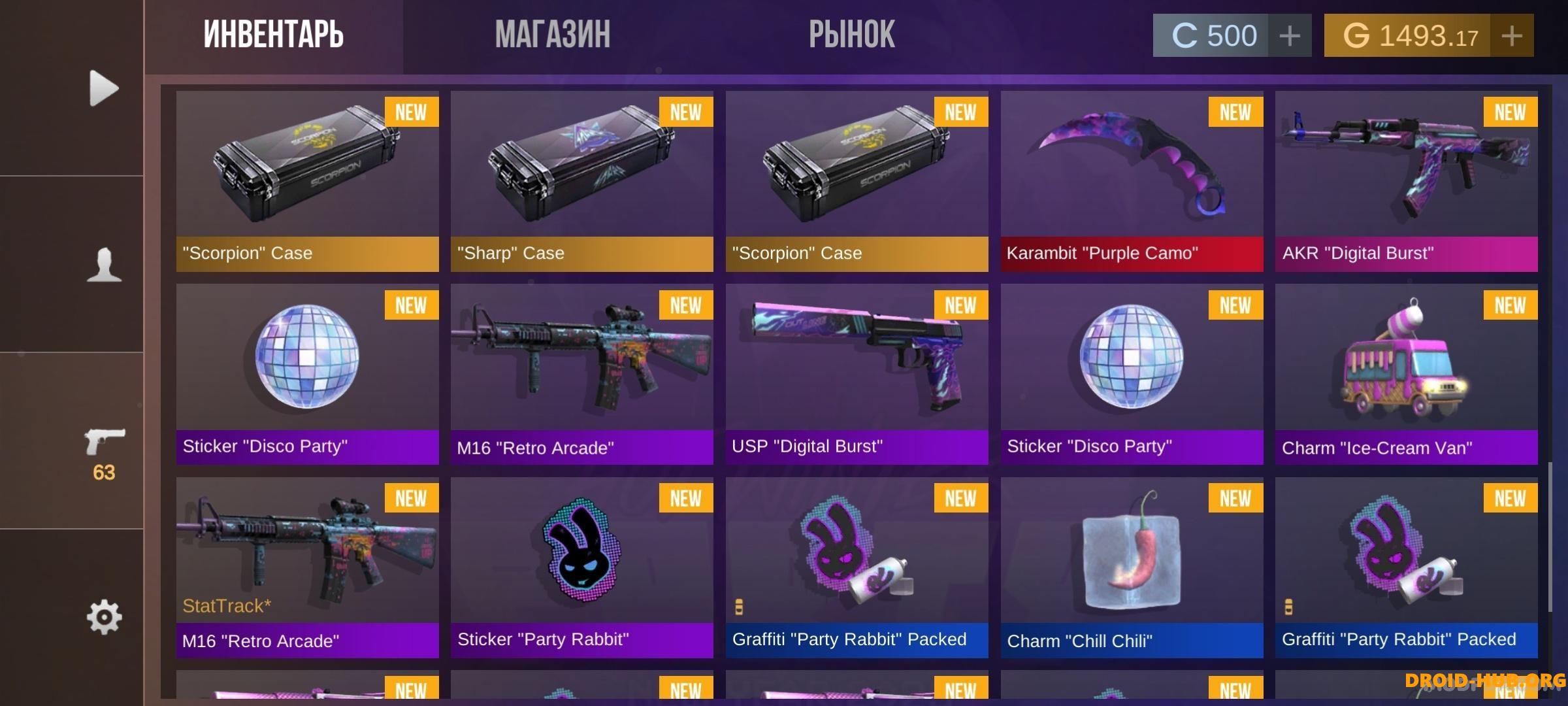Switch to the Магазин tab
Image resolution: width=1568 pixels, height=706 pixels.
point(553,35)
